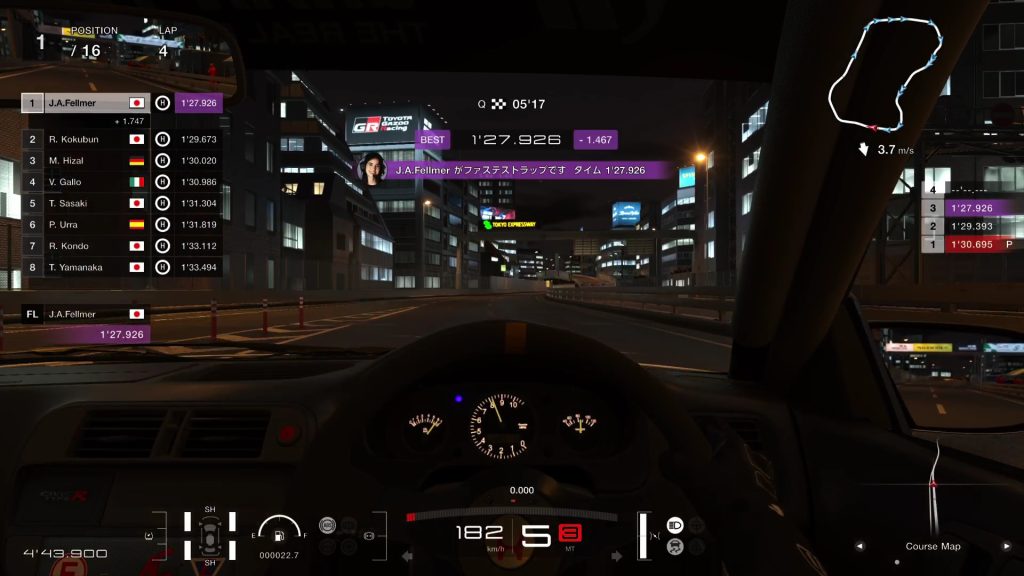Select T. Yamanaka's leaderboard entry
The image size is (1024, 576).
[x=86, y=267]
